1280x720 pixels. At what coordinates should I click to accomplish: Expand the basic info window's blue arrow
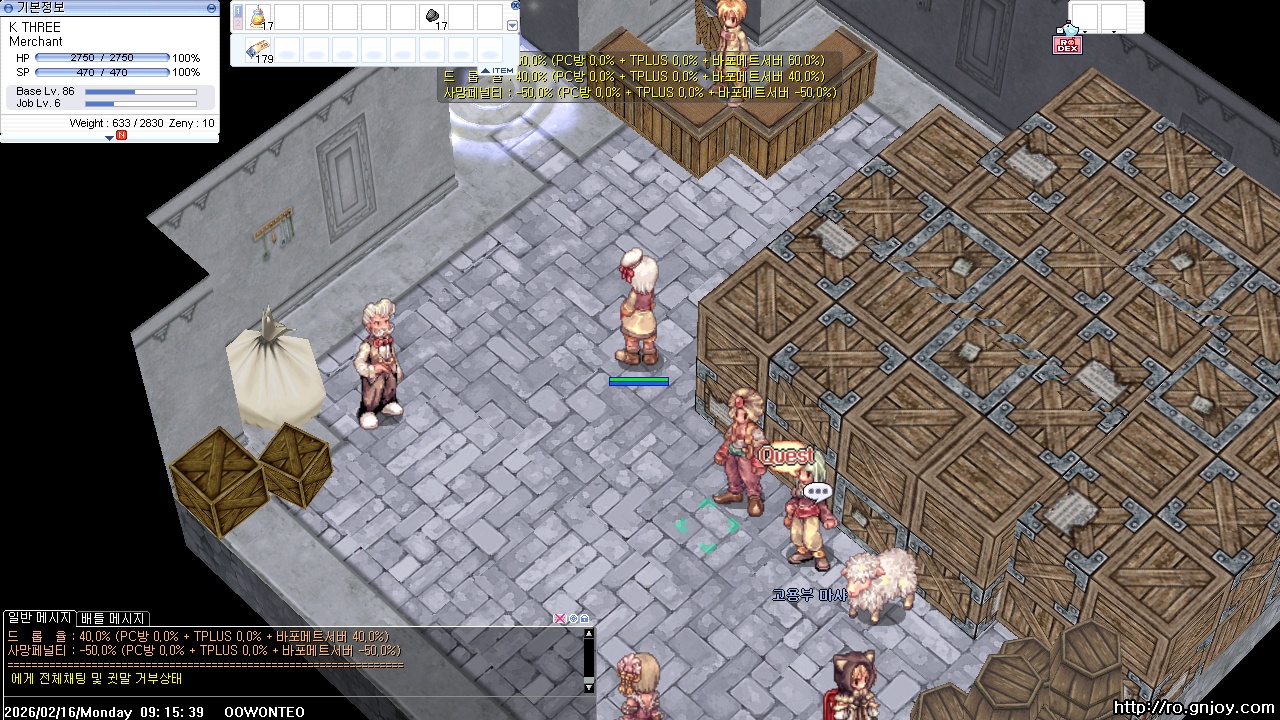click(x=109, y=137)
